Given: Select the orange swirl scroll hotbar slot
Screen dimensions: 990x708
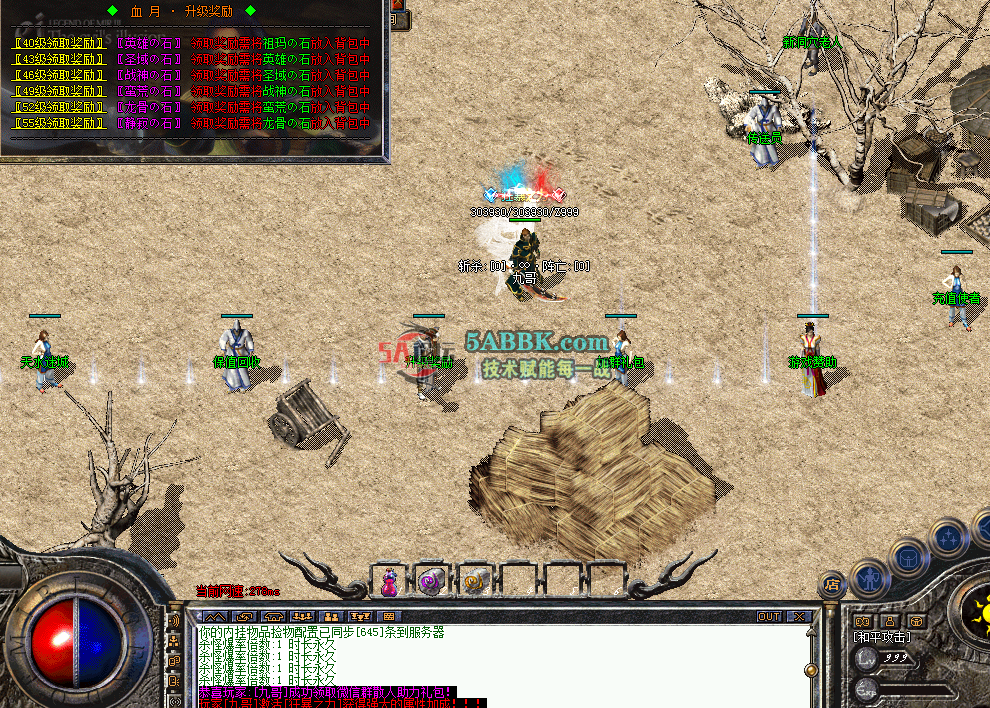Looking at the screenshot, I should pos(475,580).
